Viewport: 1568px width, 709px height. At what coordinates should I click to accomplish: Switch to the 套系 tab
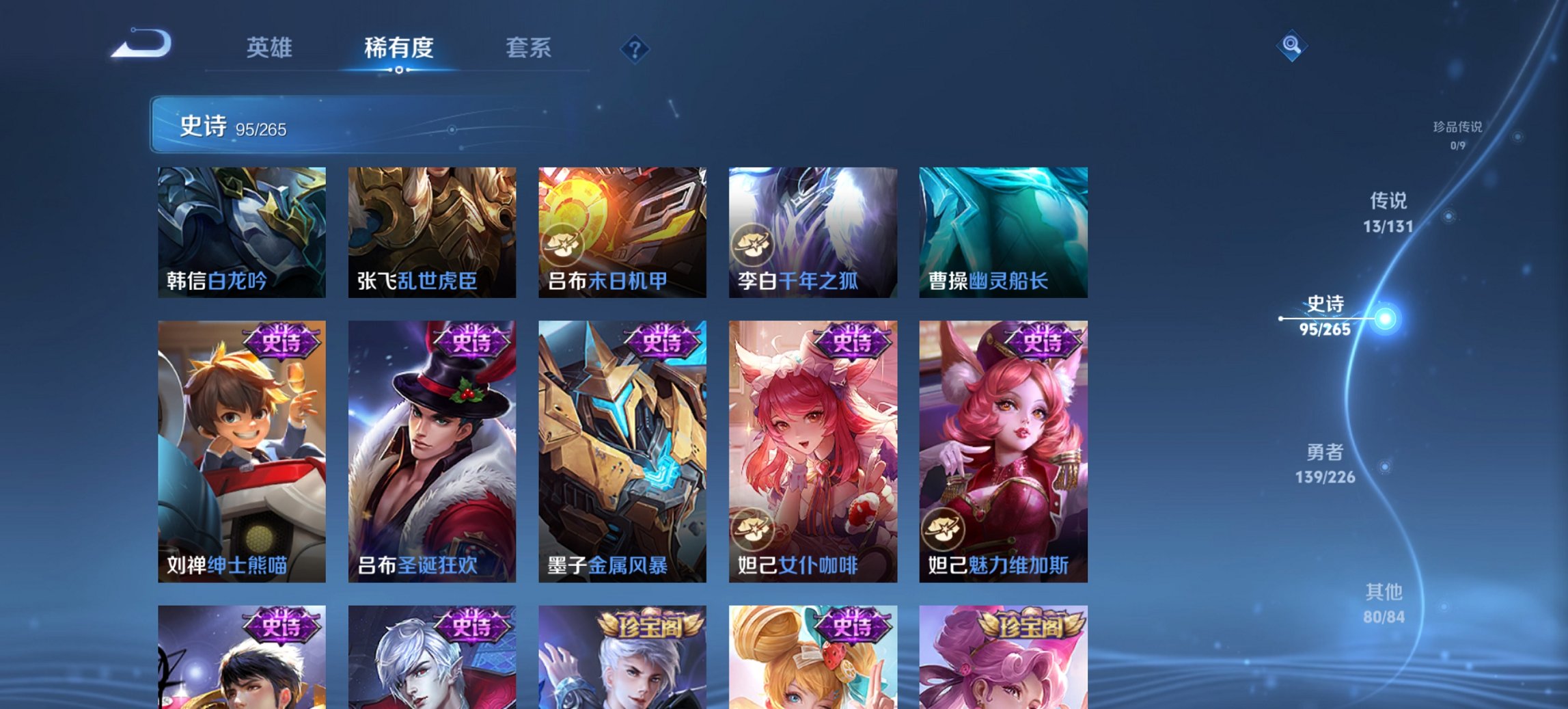pyautogui.click(x=529, y=48)
